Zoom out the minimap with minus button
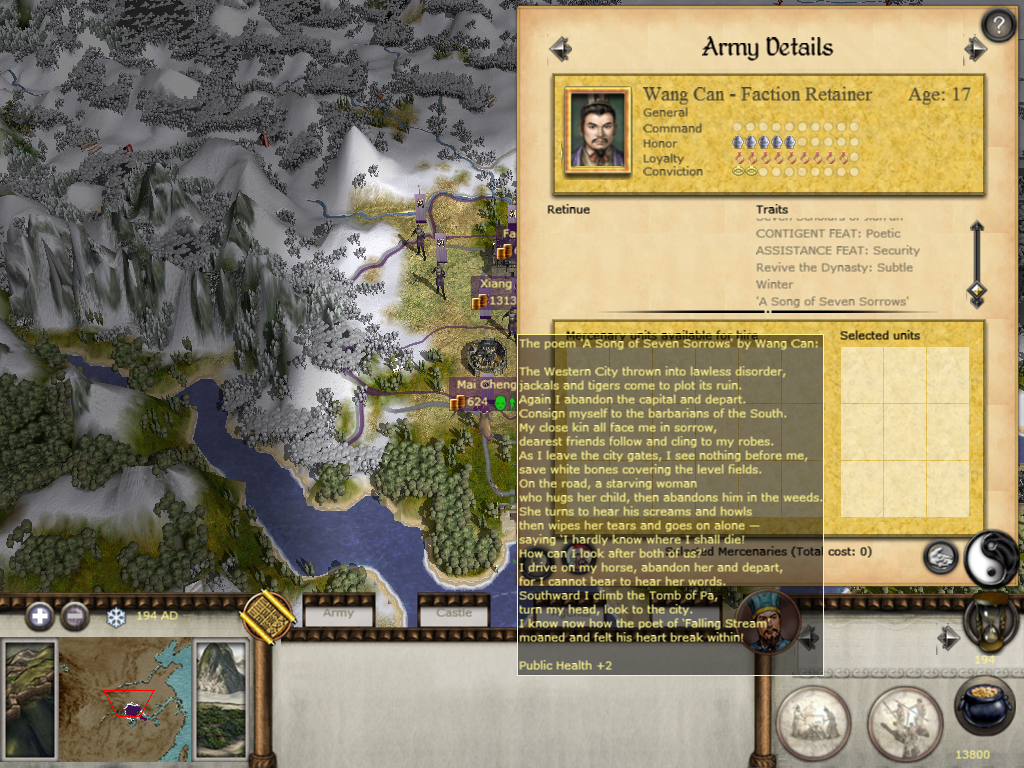Image resolution: width=1024 pixels, height=768 pixels. click(75, 616)
